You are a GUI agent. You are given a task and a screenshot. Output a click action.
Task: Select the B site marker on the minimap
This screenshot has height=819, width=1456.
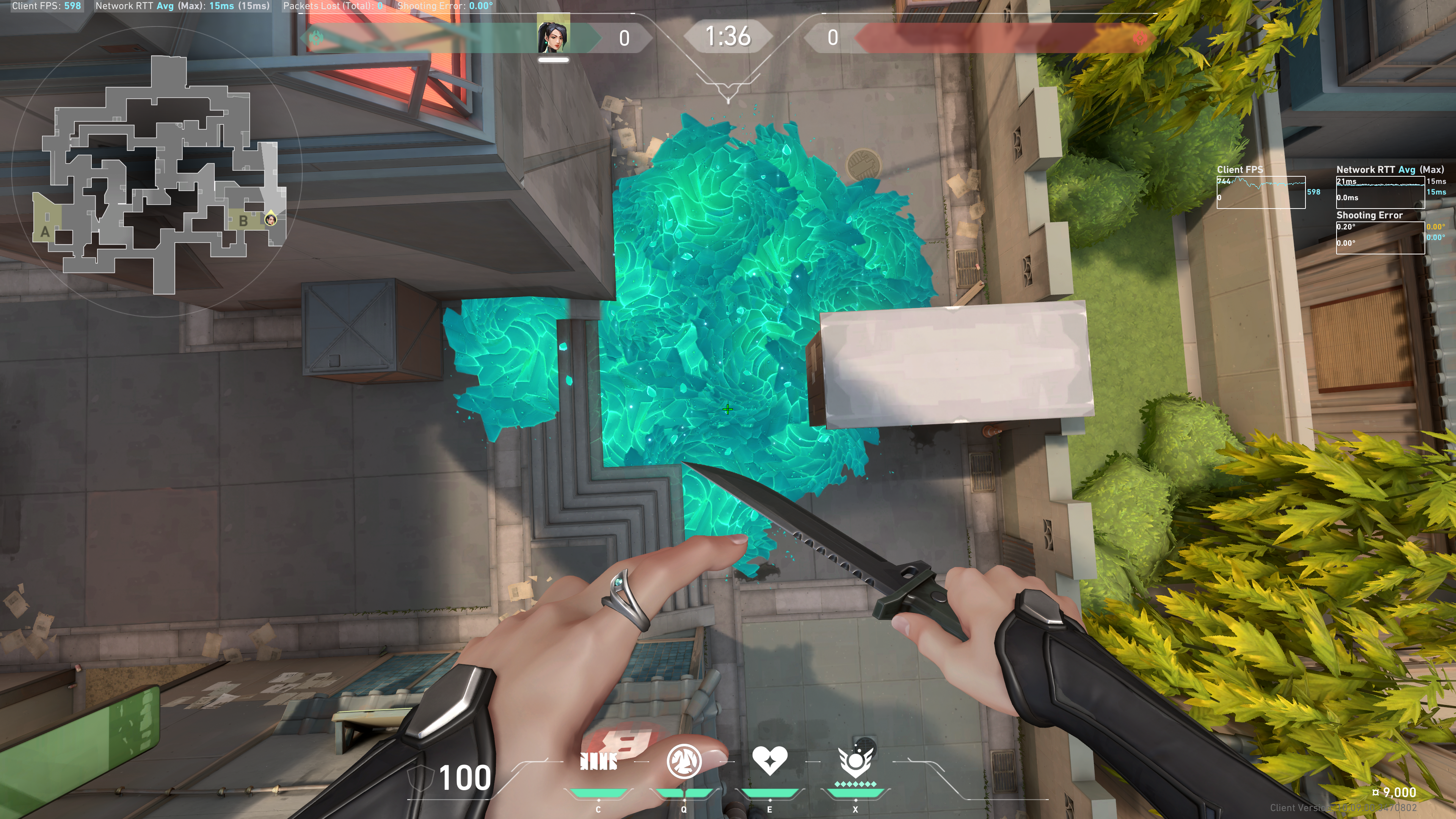click(x=243, y=221)
